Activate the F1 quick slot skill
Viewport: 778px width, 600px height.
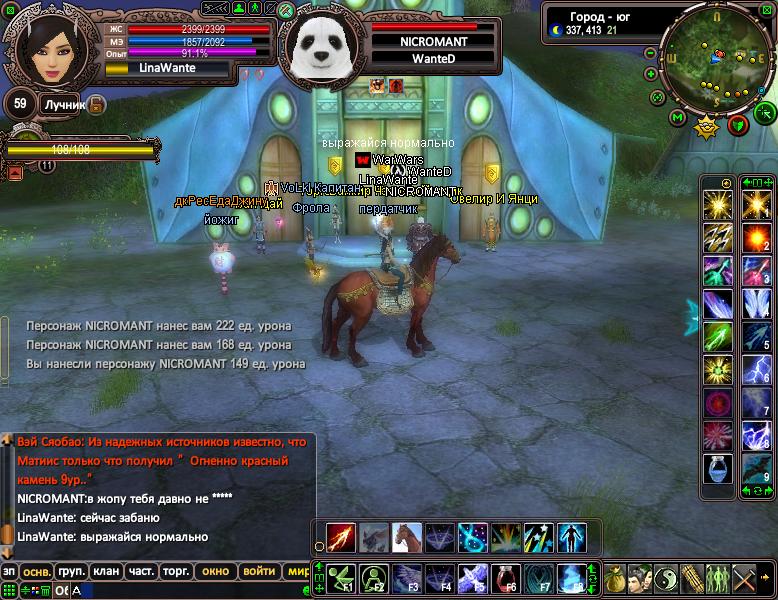pos(341,577)
